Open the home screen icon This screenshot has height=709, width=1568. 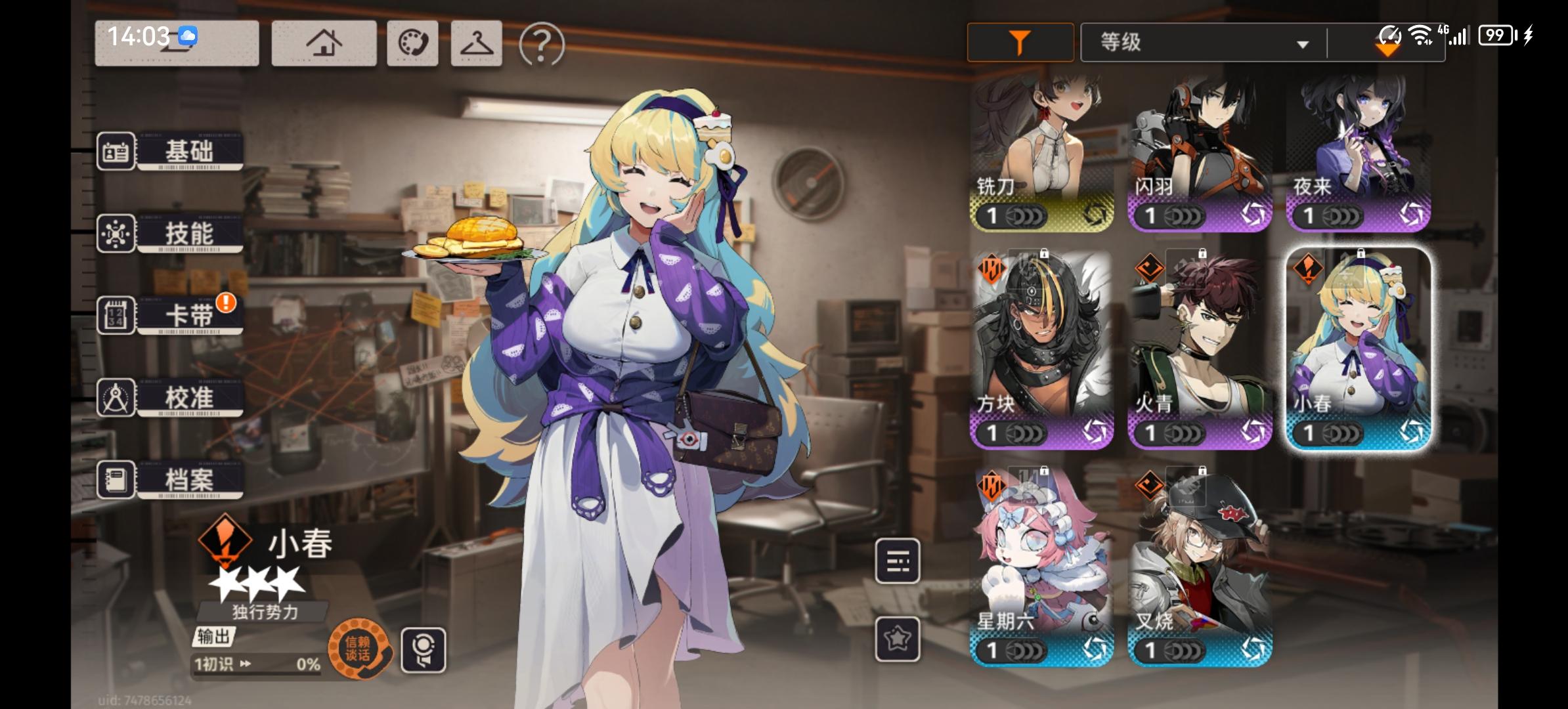pyautogui.click(x=323, y=43)
